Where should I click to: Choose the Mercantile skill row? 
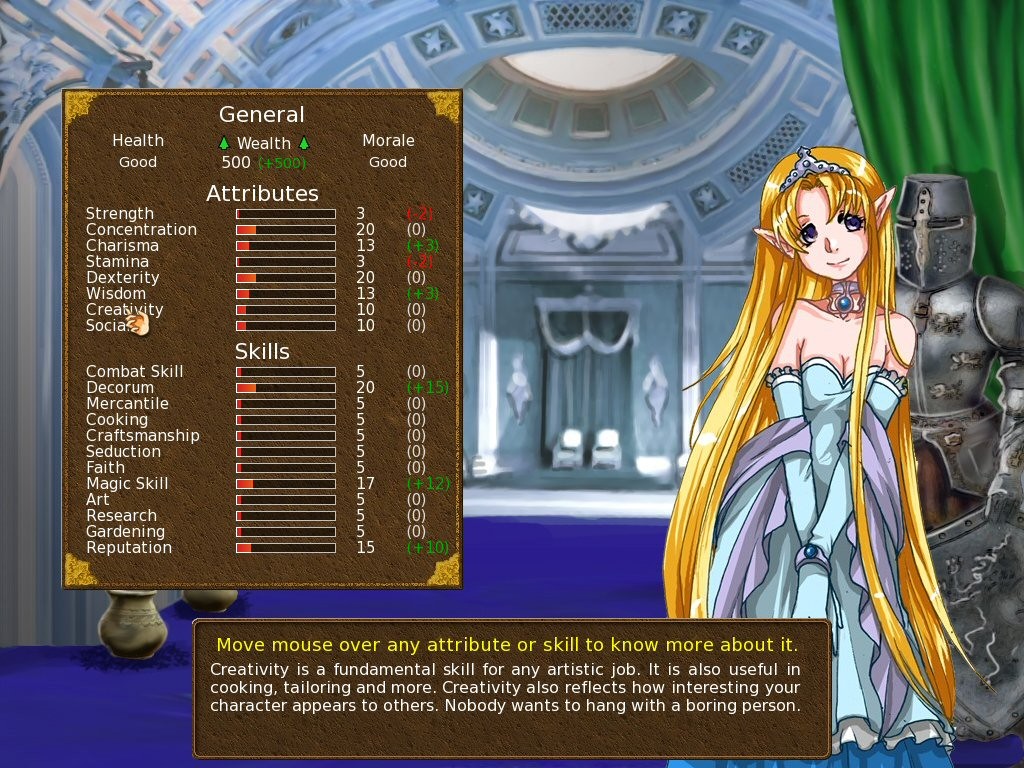pos(127,404)
